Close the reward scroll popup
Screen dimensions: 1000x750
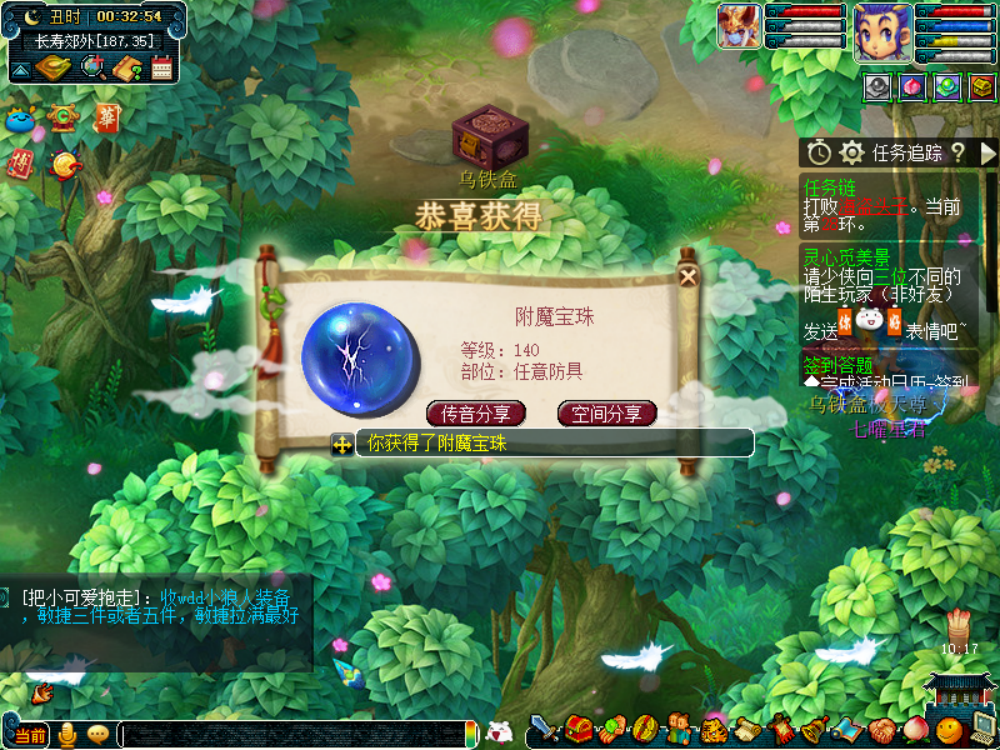(688, 277)
